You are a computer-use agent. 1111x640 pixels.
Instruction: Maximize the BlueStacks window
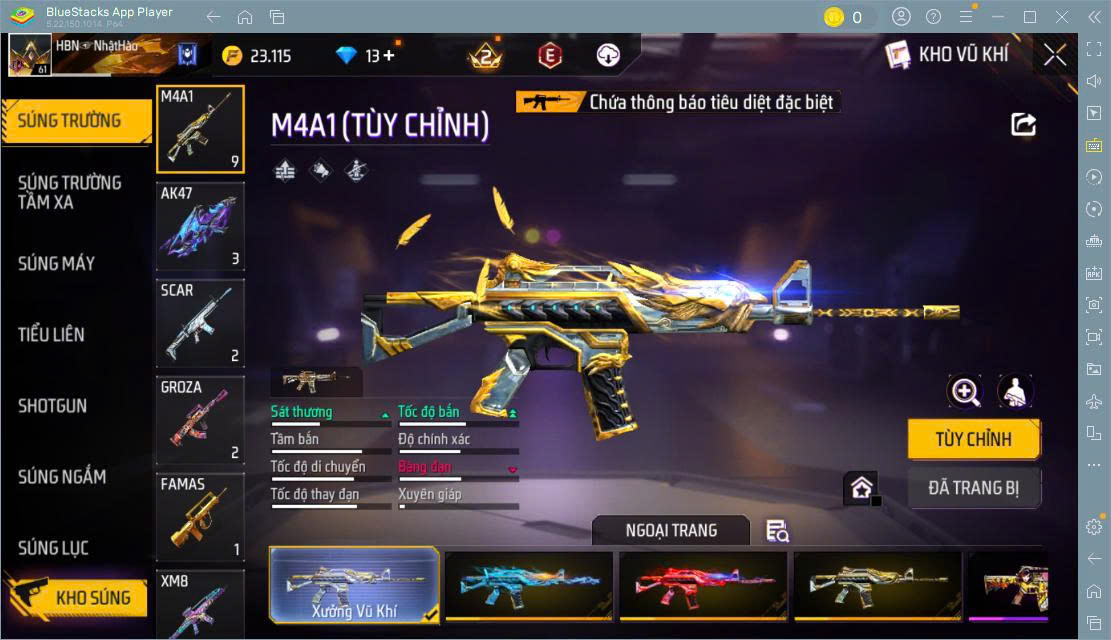pyautogui.click(x=1029, y=17)
